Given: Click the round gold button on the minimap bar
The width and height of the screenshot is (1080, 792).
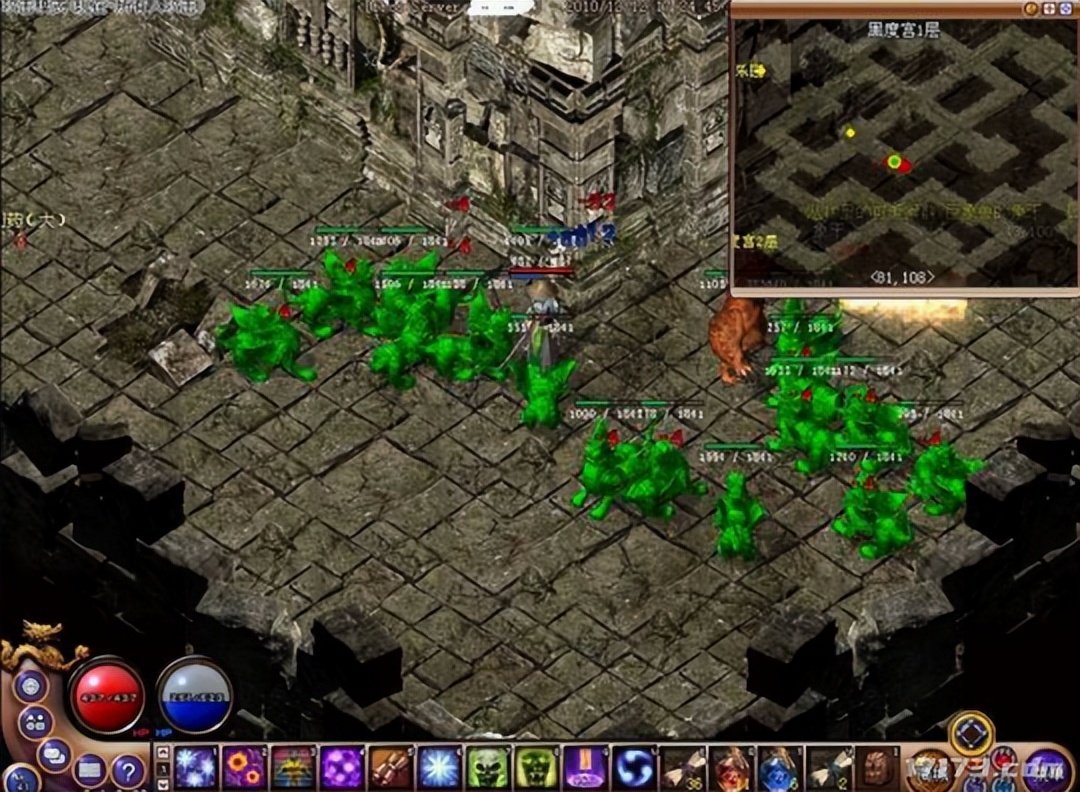Looking at the screenshot, I should point(1030,8).
